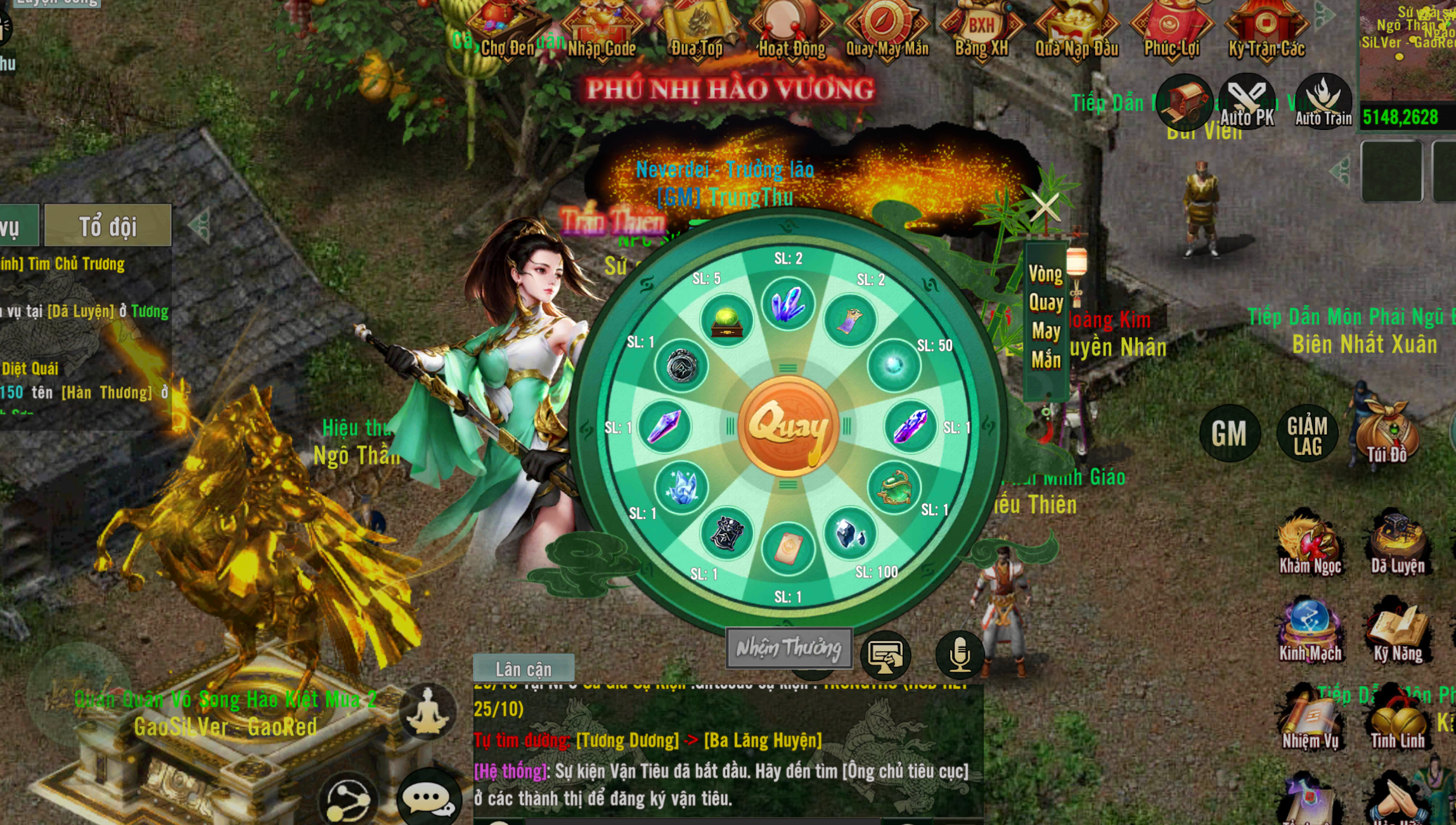Screen dimensions: 1456x825
Task: Open the Kỹ Năng skills book
Action: click(x=1398, y=632)
